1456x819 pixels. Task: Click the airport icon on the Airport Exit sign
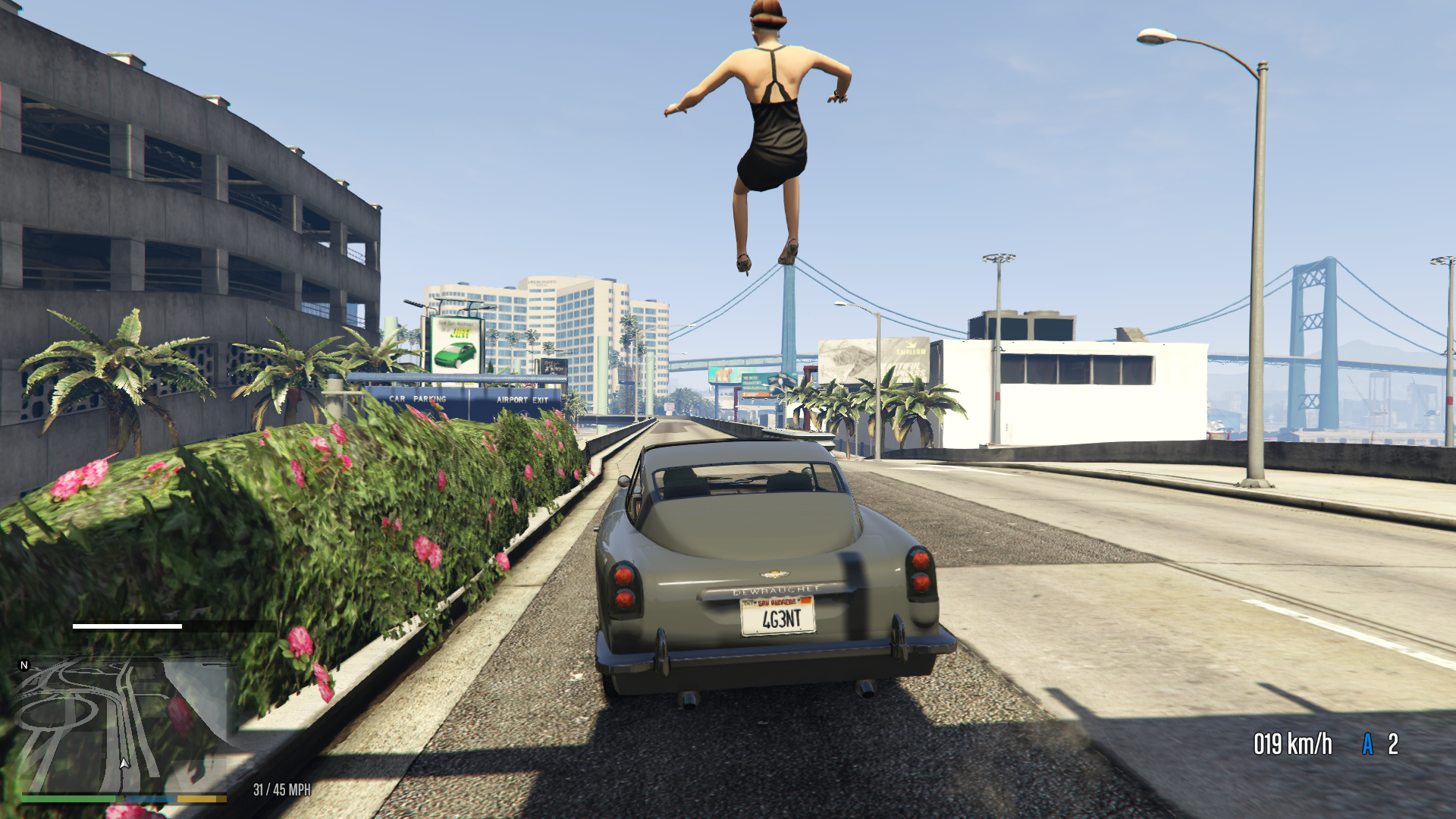click(523, 414)
